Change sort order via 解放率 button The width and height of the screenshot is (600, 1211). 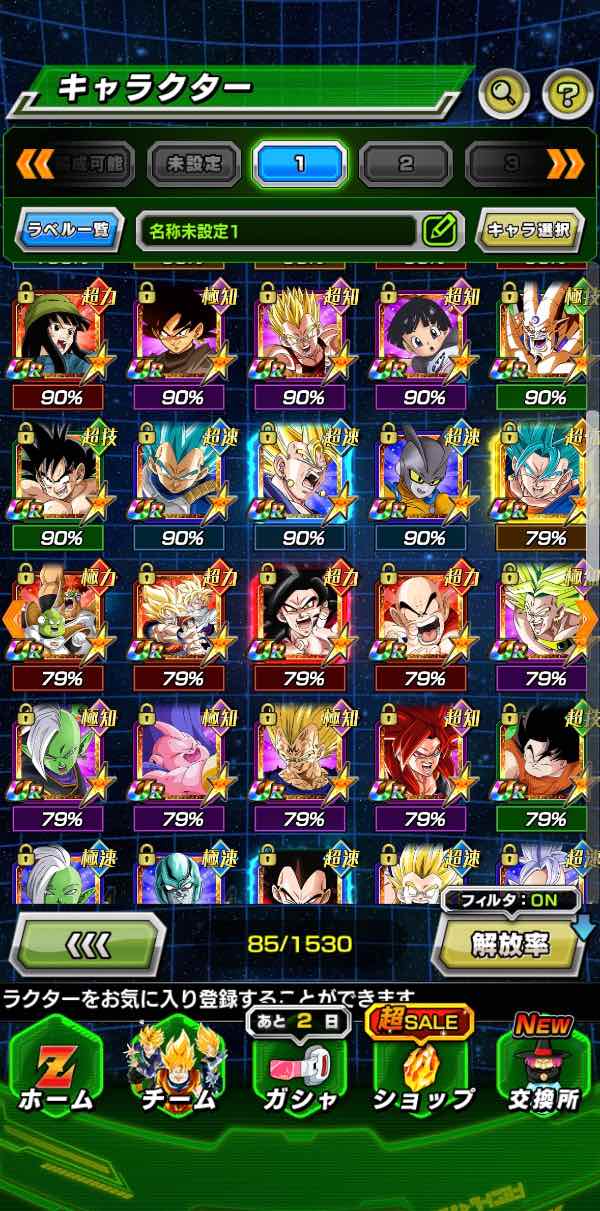(x=509, y=943)
